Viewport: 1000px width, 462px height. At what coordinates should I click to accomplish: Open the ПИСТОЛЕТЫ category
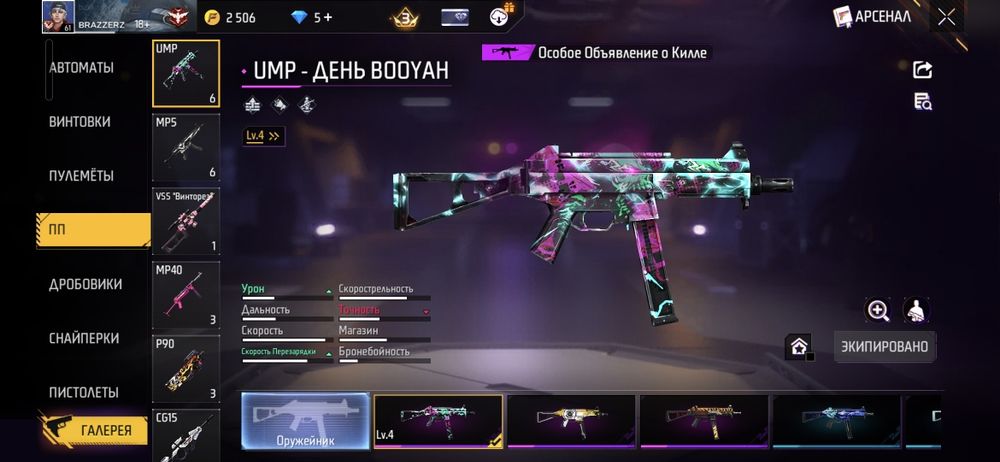[x=84, y=392]
